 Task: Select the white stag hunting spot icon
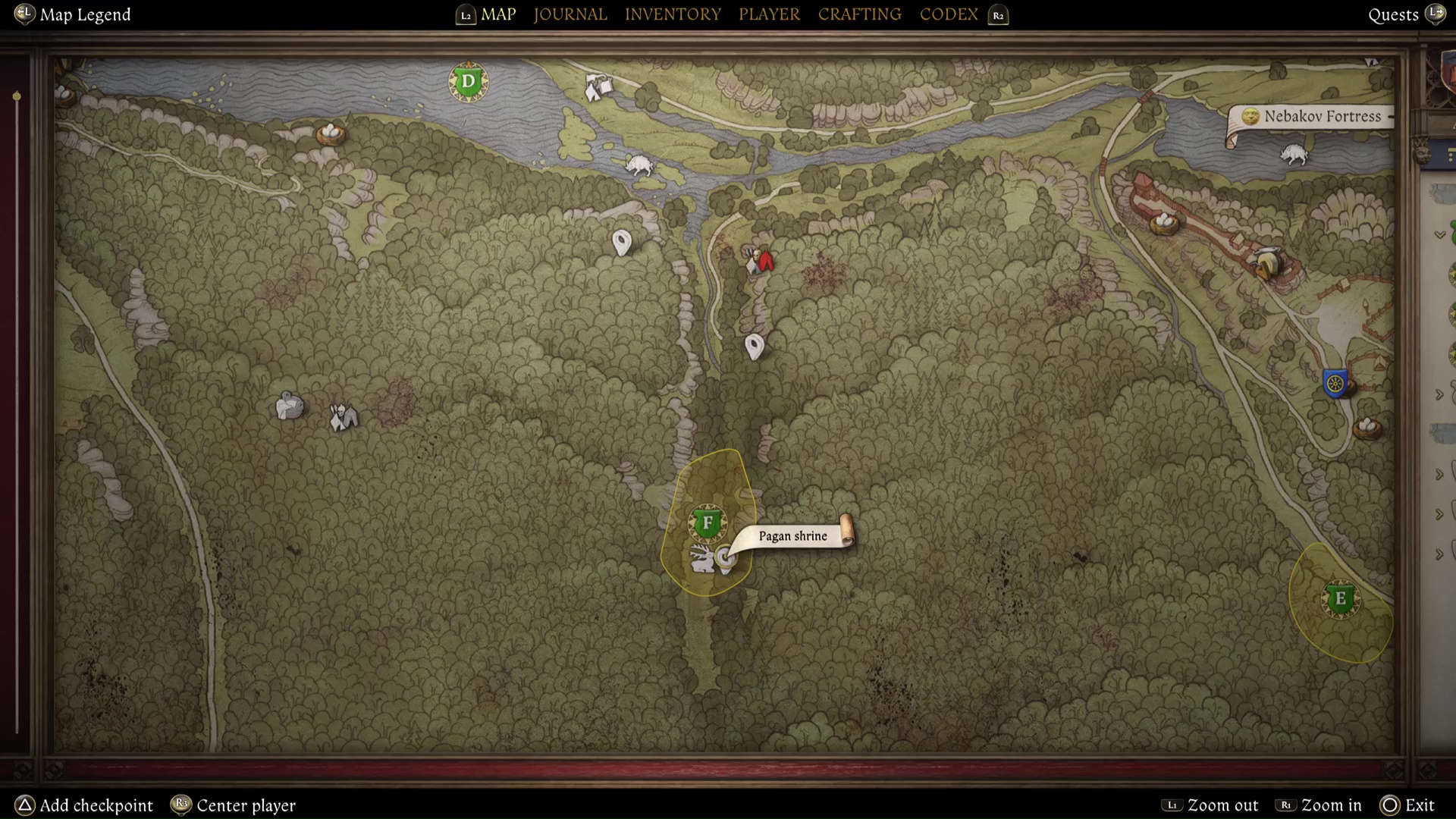703,560
